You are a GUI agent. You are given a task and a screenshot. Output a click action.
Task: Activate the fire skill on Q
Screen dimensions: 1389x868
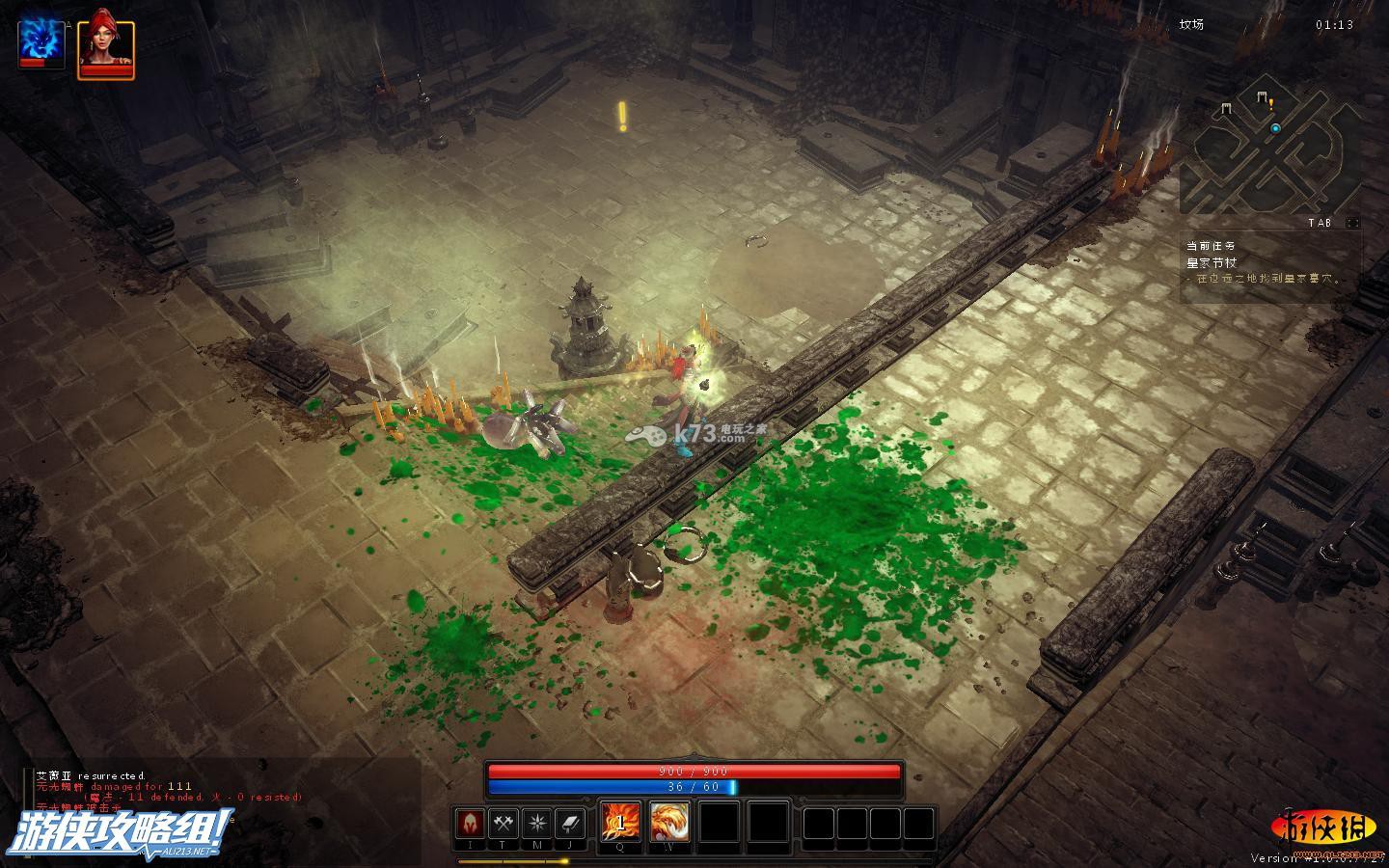[619, 822]
